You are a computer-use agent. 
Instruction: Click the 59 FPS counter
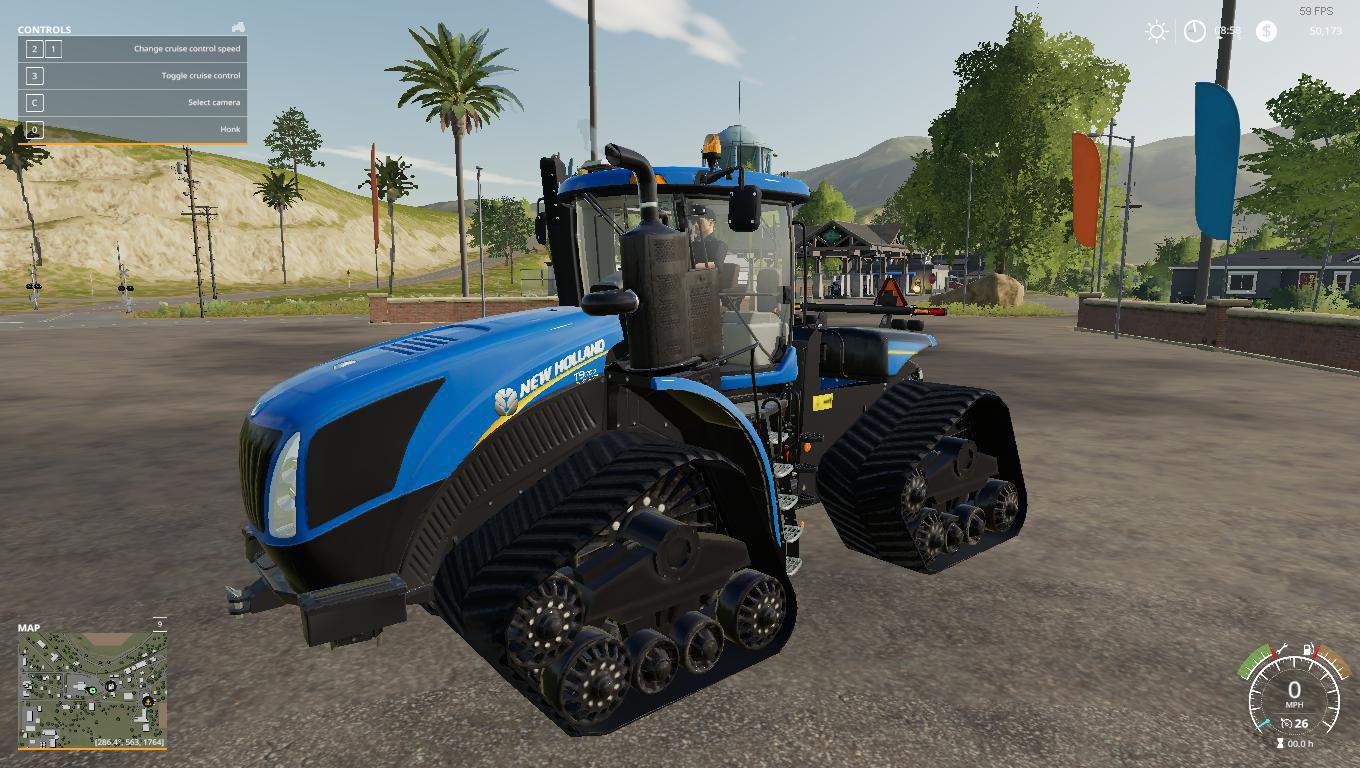1316,12
